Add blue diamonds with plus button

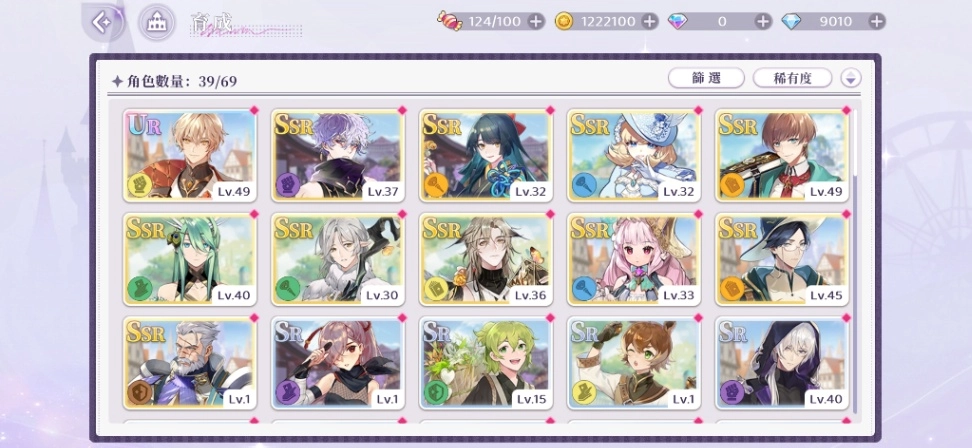[877, 21]
